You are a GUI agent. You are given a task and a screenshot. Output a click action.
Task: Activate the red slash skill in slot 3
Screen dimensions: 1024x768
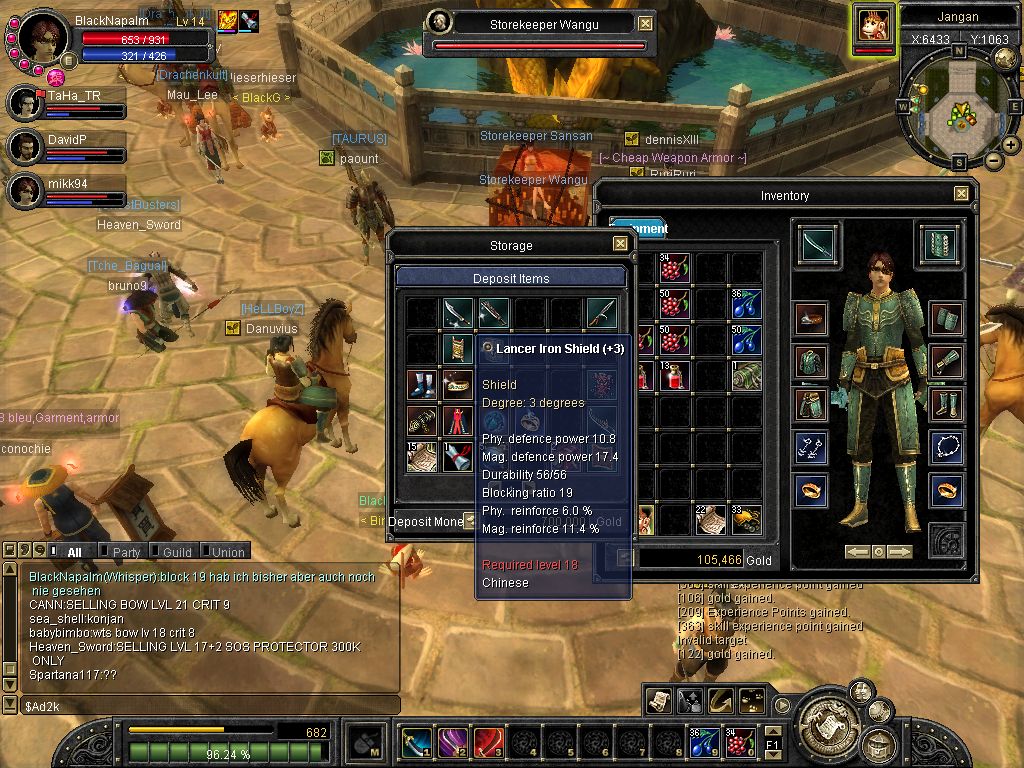(488, 742)
